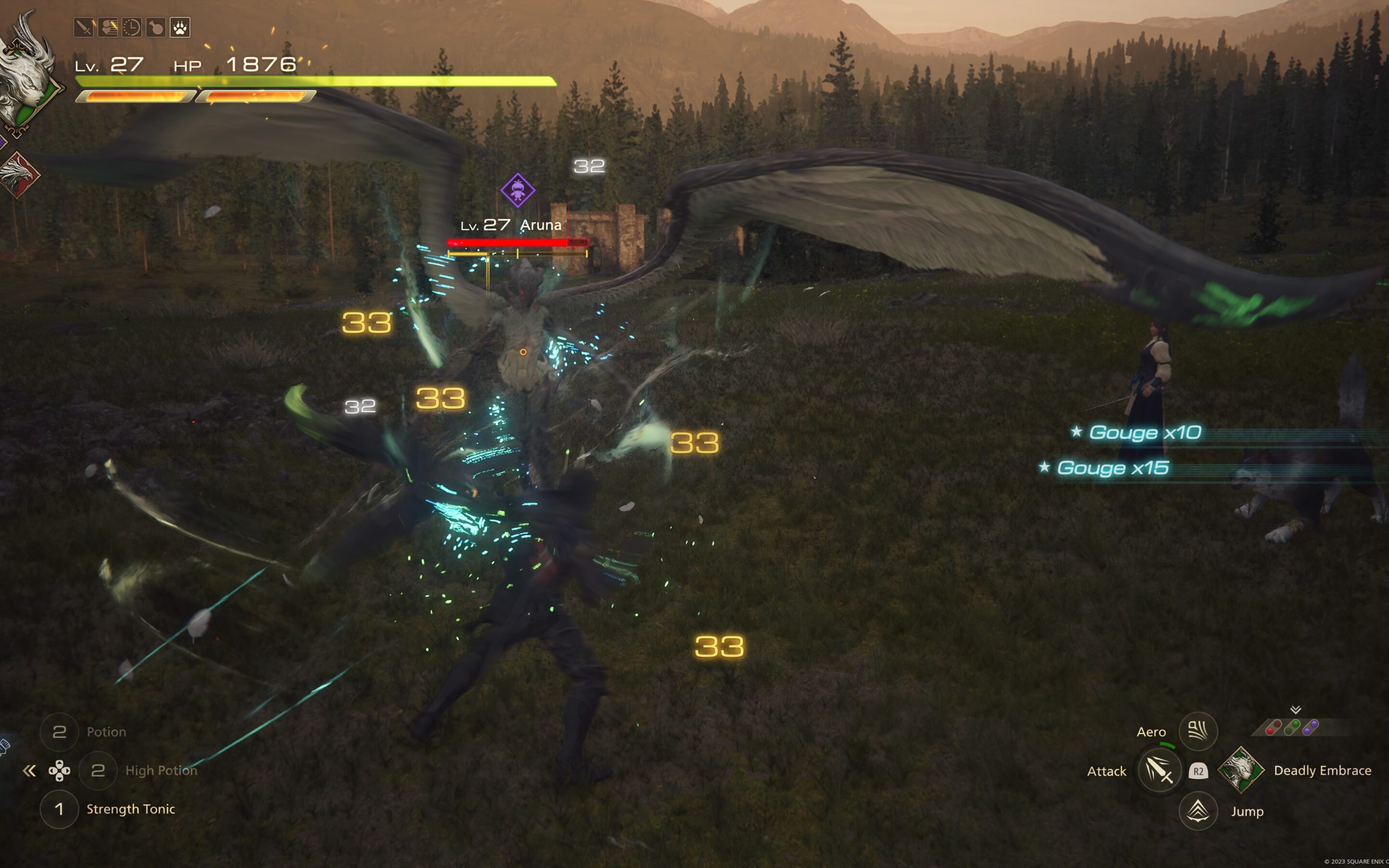Click the paw print accessory status icon
Screen dimensions: 1389x868
pyautogui.click(x=179, y=27)
